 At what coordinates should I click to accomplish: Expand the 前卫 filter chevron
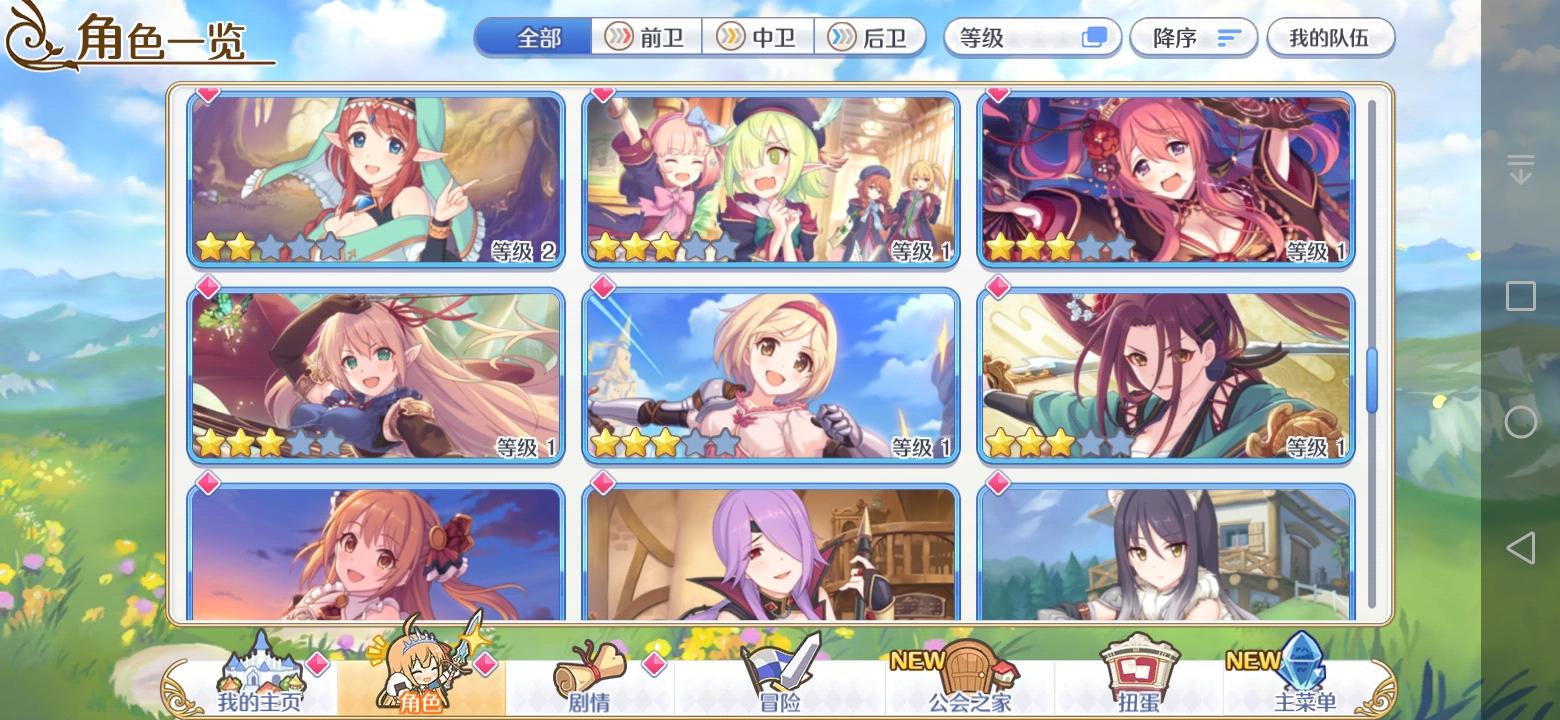620,36
